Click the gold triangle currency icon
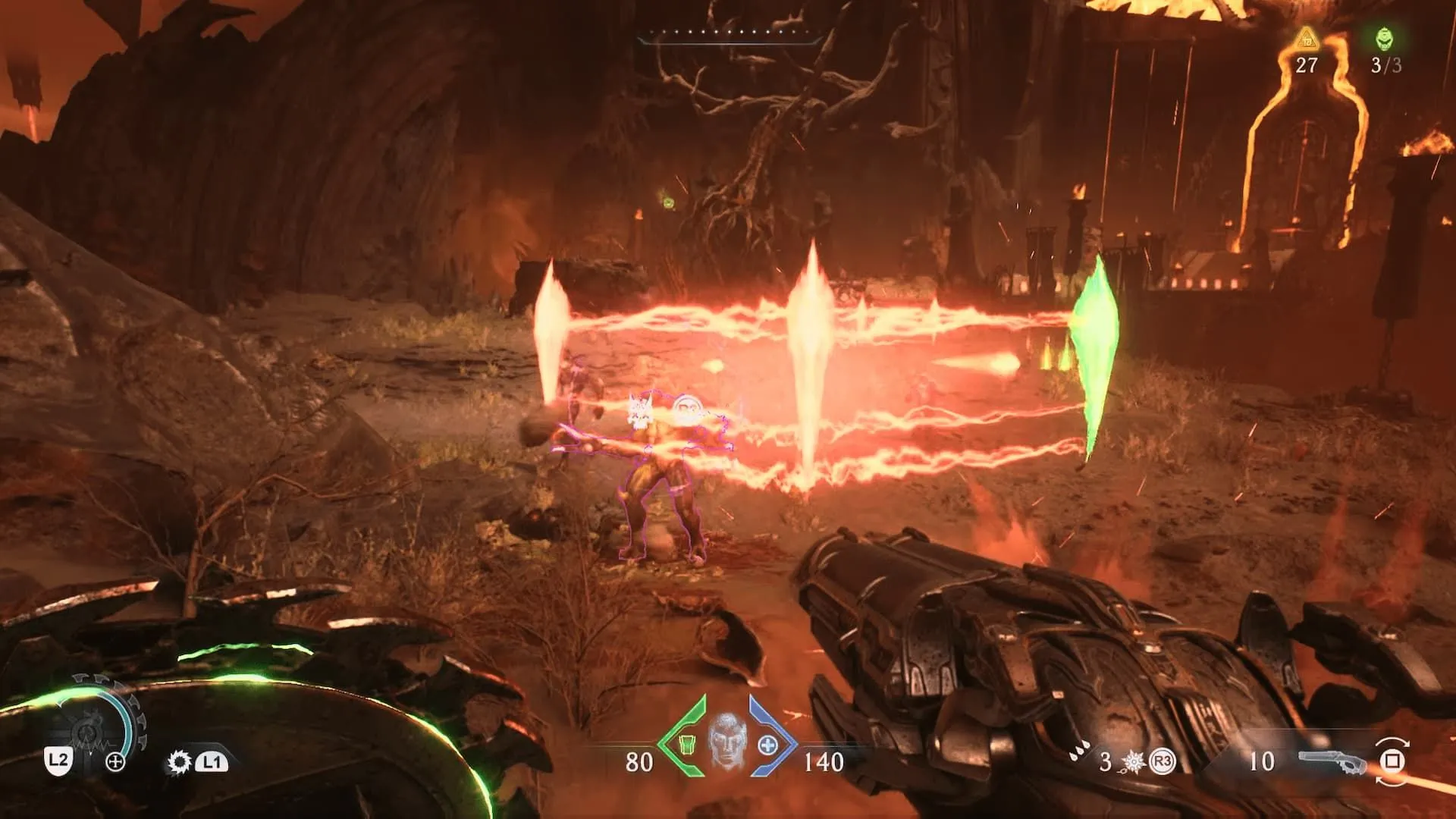The height and width of the screenshot is (819, 1456). point(1307,38)
